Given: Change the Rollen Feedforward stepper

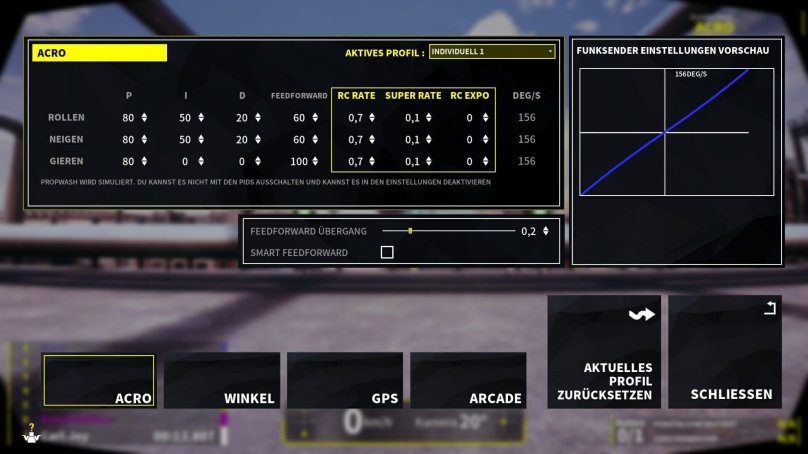Looking at the screenshot, I should (x=314, y=117).
